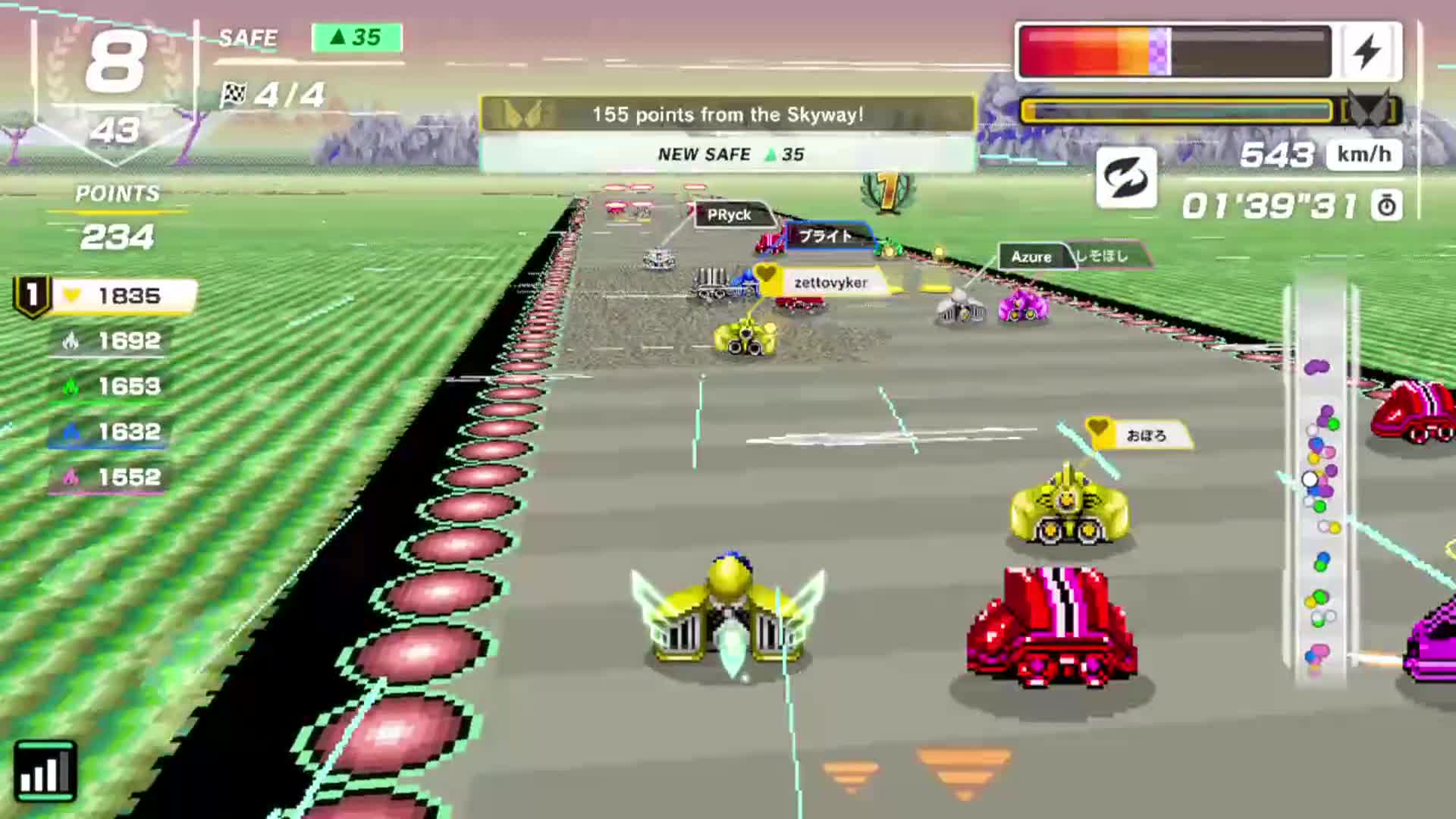This screenshot has height=819, width=1456.
Task: Select the top rival row showing 1835
Action: 106,296
